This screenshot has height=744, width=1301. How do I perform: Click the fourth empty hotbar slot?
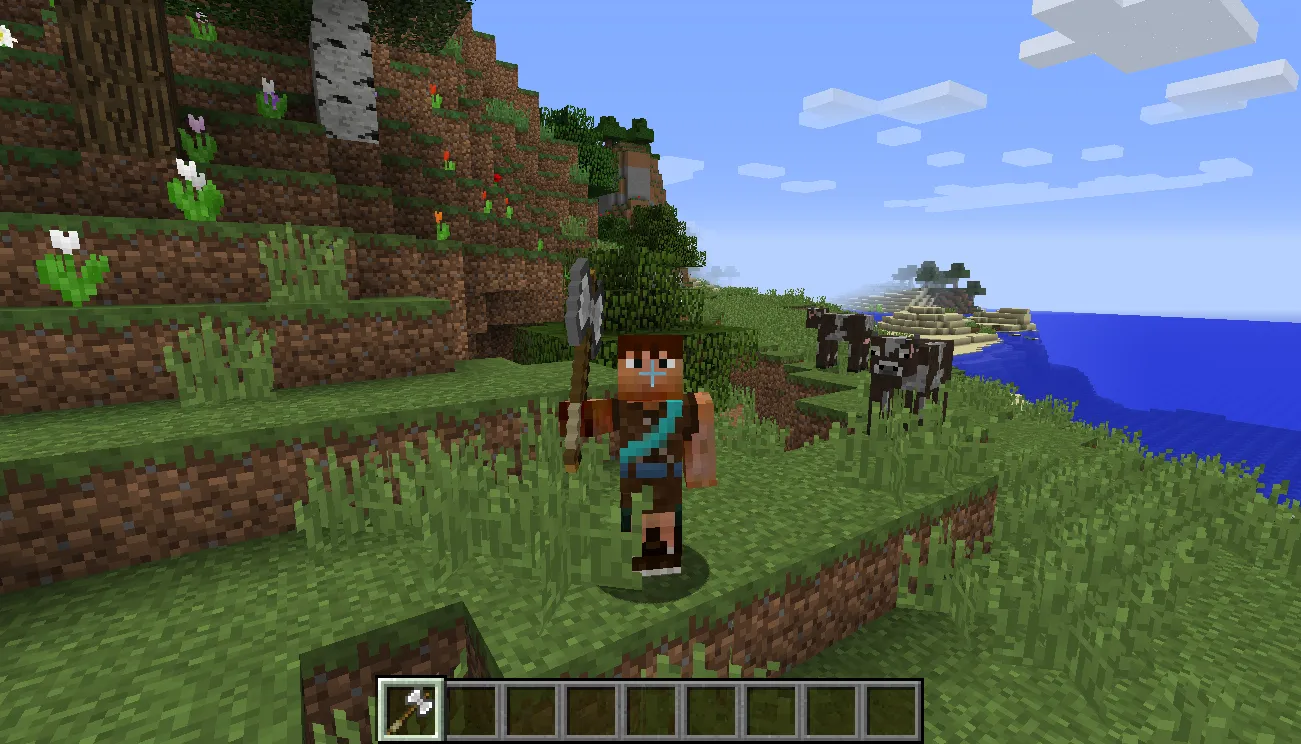pyautogui.click(x=591, y=710)
